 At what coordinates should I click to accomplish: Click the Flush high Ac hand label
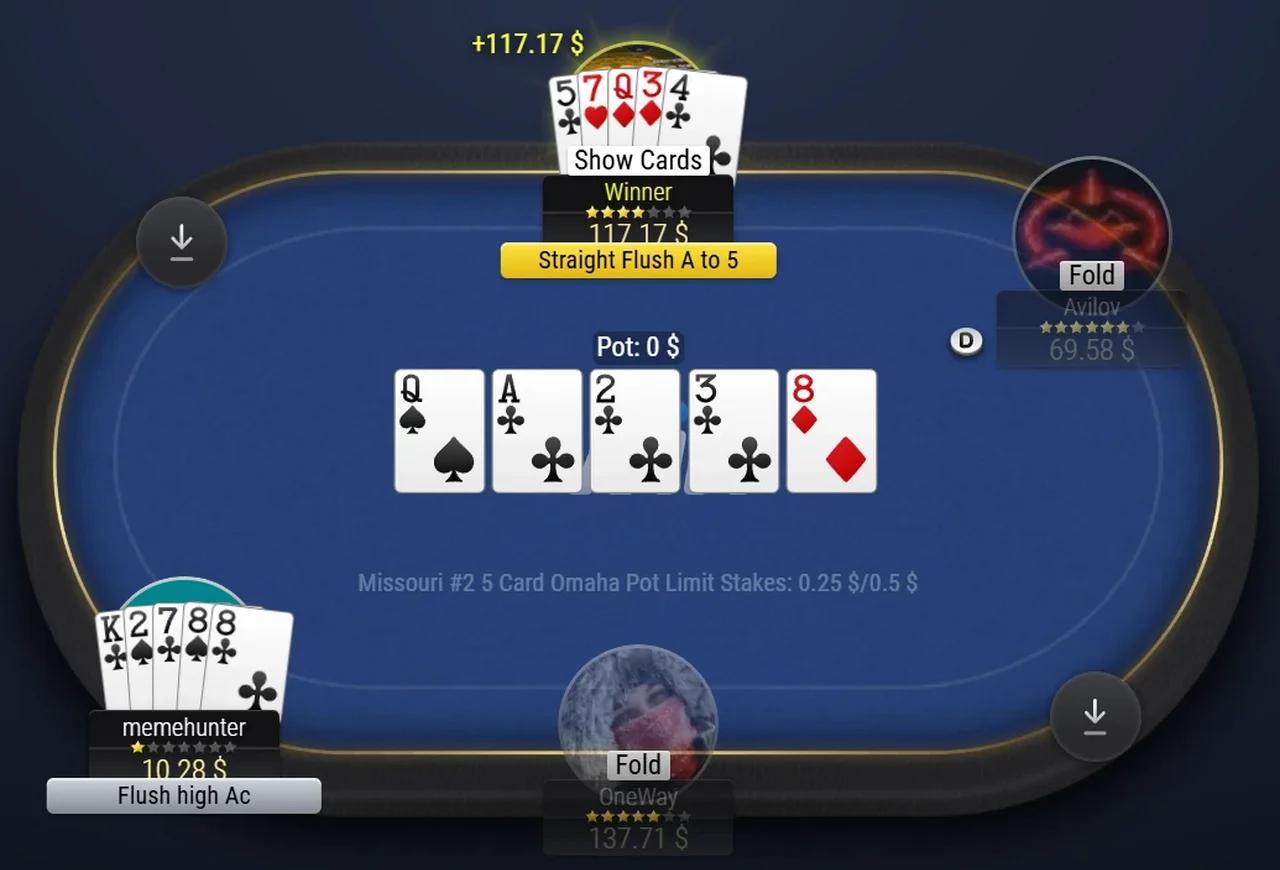[183, 795]
